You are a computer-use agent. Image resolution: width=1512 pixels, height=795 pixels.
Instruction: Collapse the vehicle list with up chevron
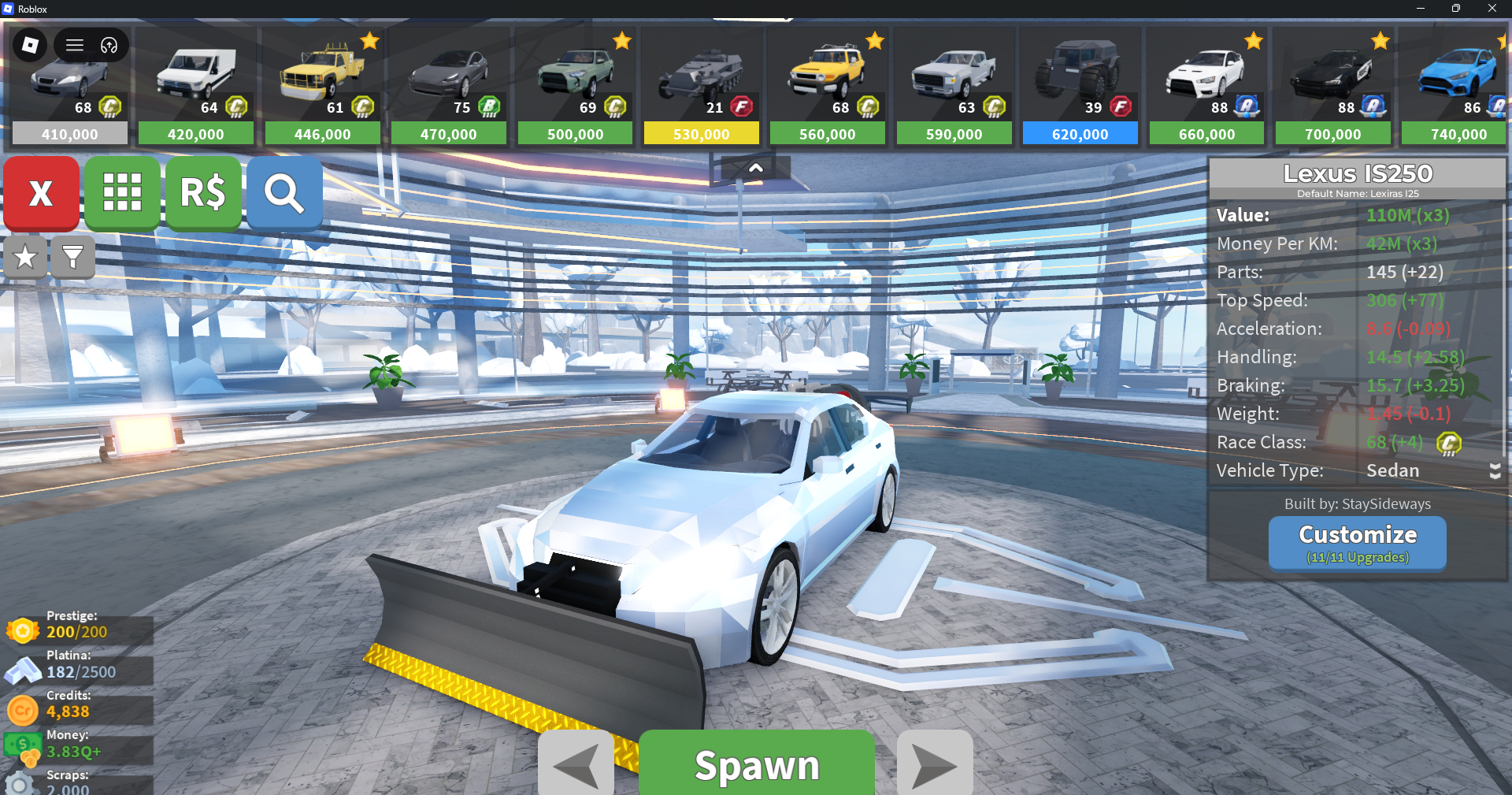click(x=755, y=168)
